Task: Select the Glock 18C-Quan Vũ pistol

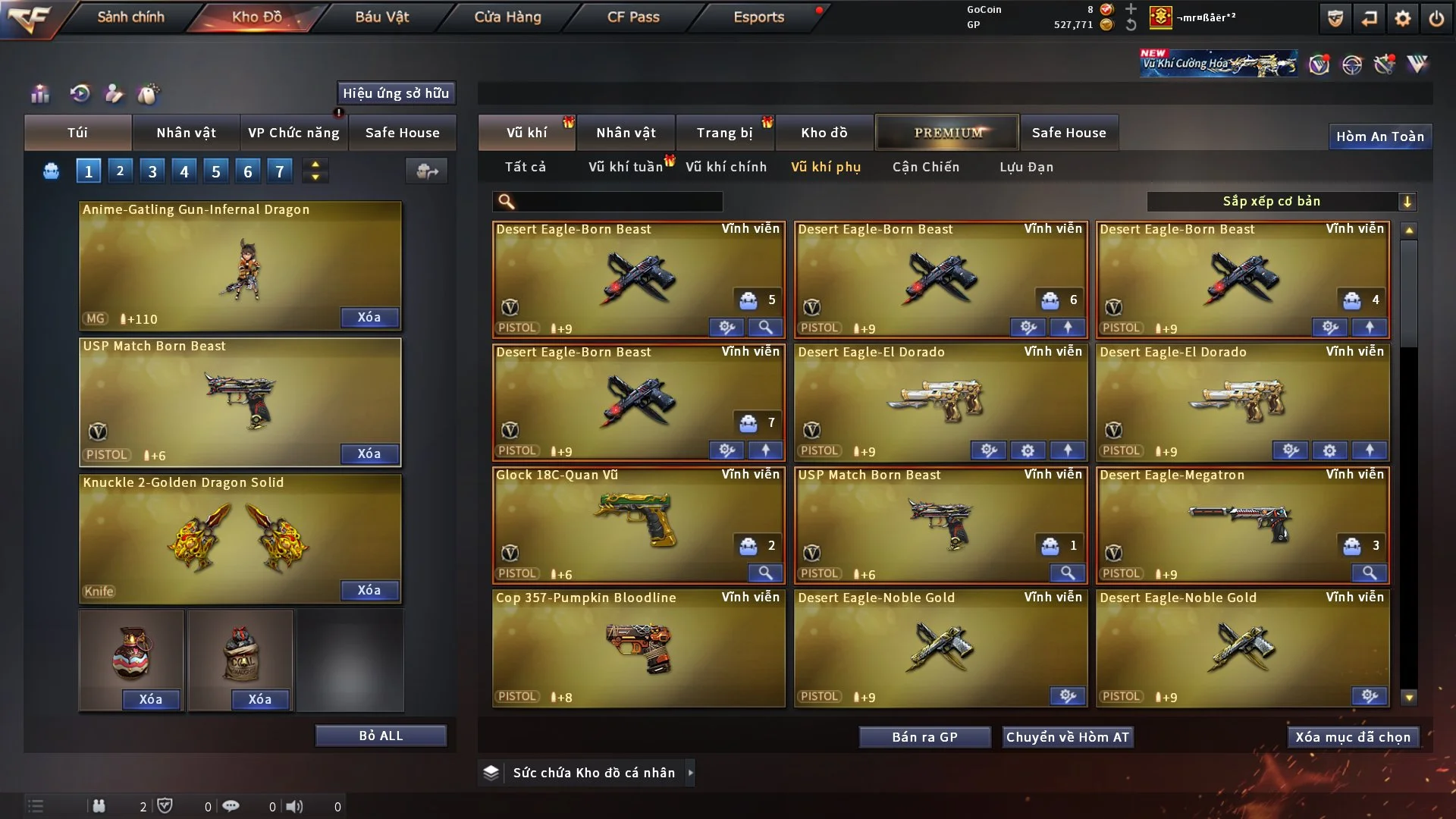Action: pos(638,525)
